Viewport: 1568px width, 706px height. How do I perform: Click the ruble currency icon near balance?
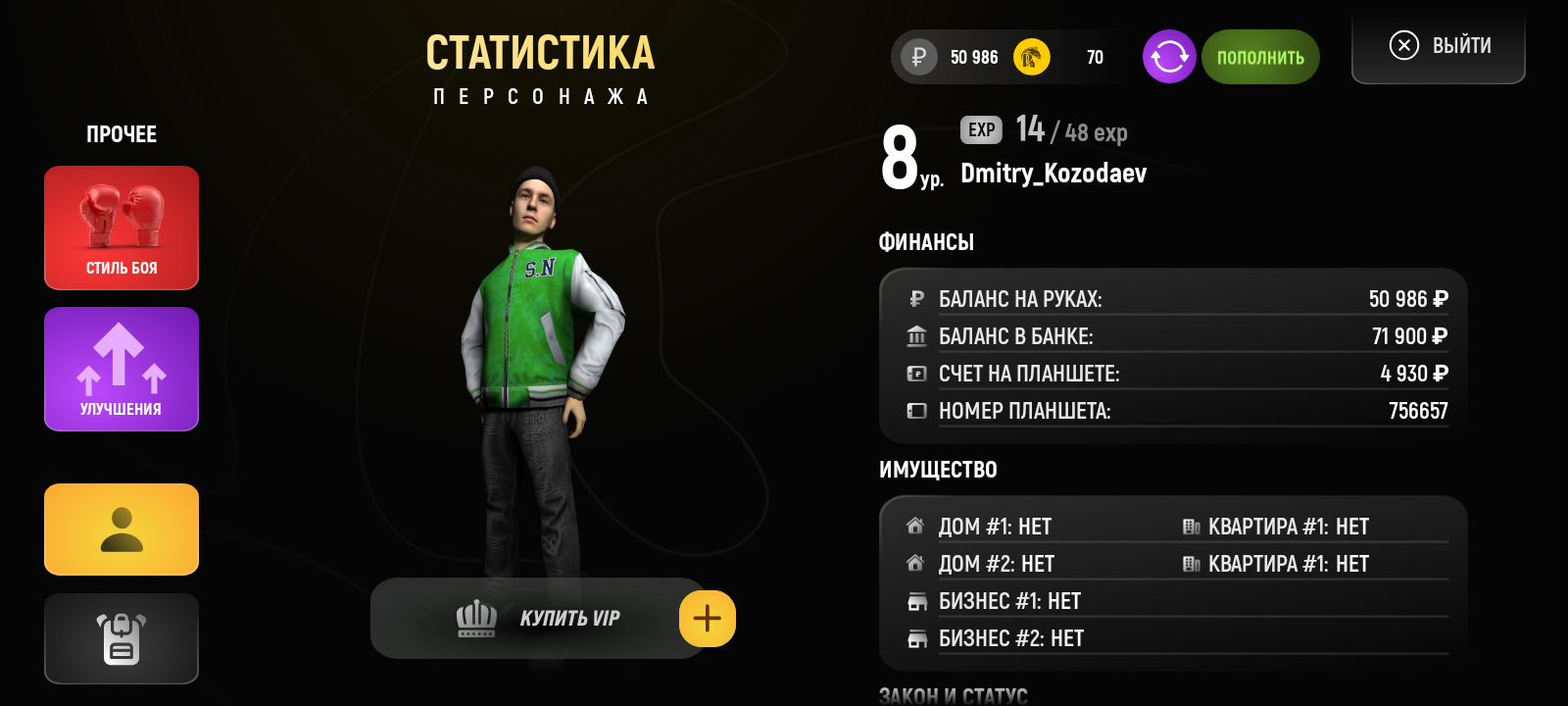point(917,57)
